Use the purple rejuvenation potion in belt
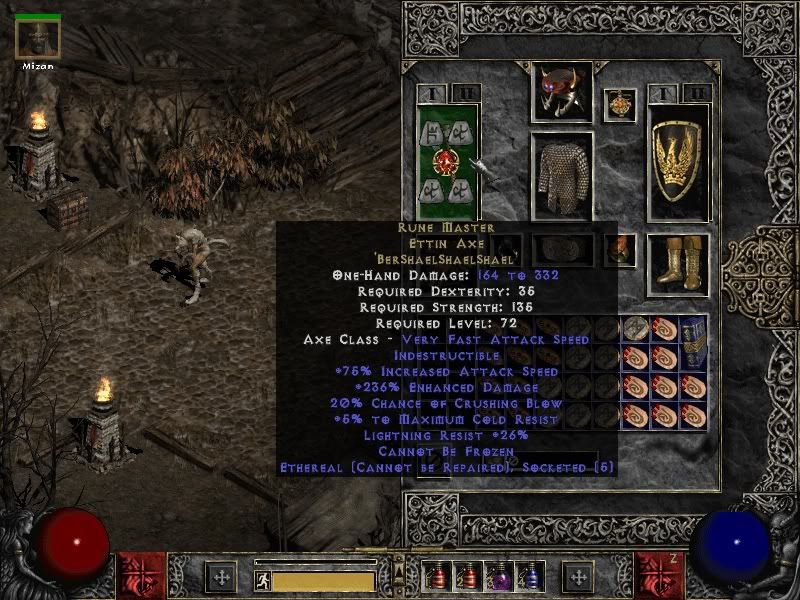The image size is (800, 600). click(497, 576)
